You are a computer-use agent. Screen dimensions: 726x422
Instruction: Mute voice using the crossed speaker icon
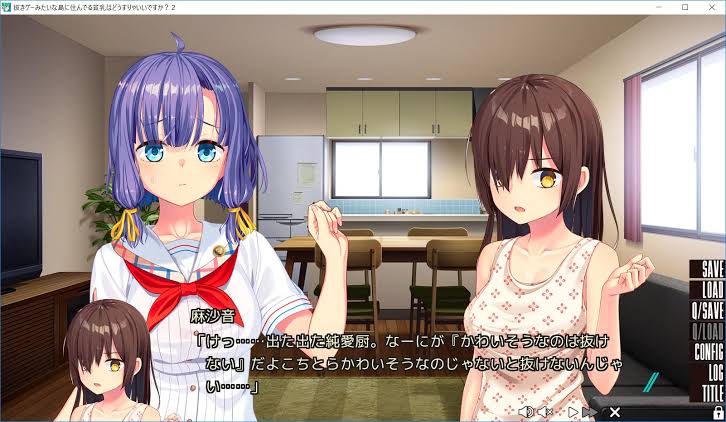click(x=545, y=411)
